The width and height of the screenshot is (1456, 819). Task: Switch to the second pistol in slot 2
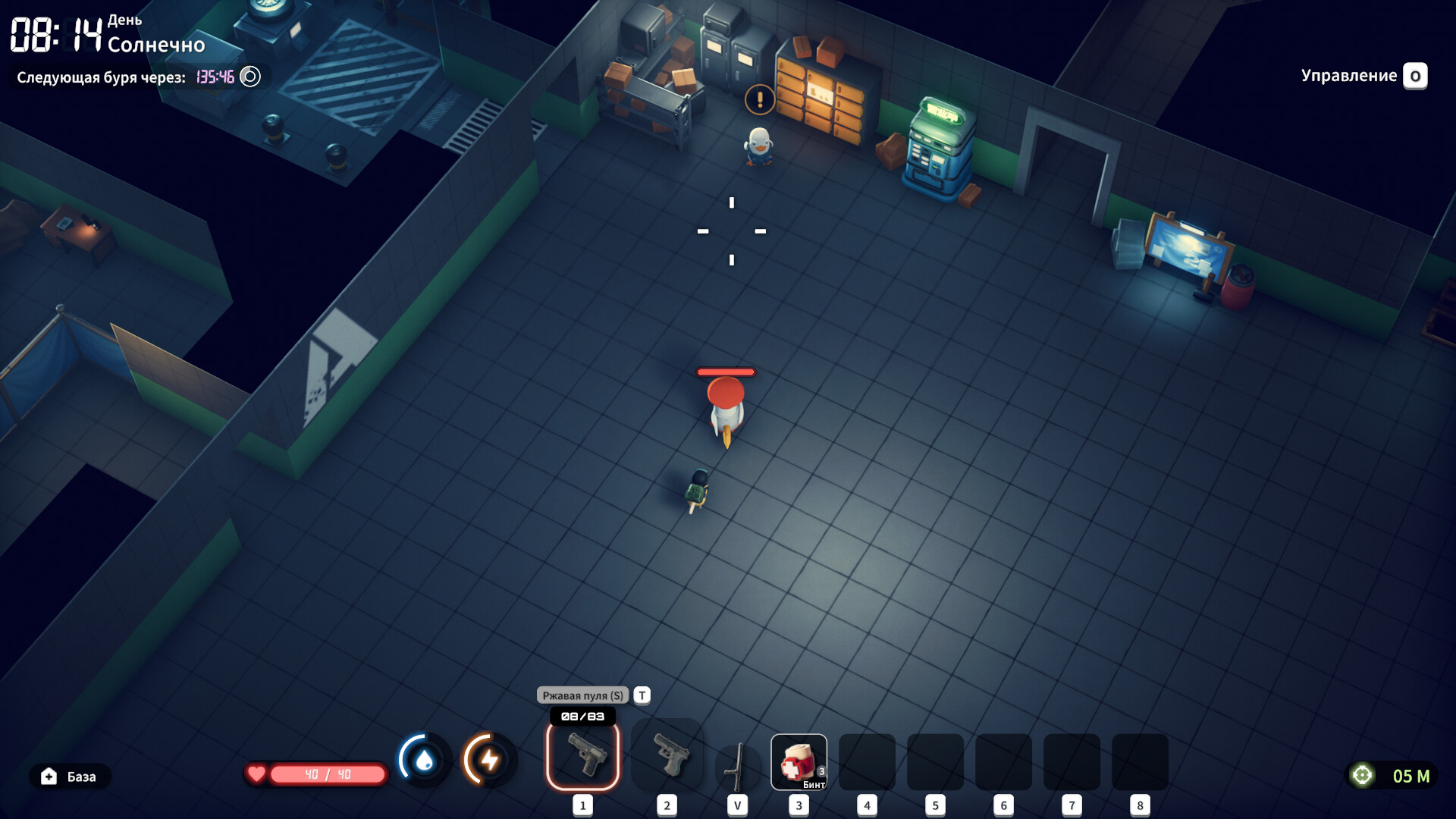(x=667, y=756)
